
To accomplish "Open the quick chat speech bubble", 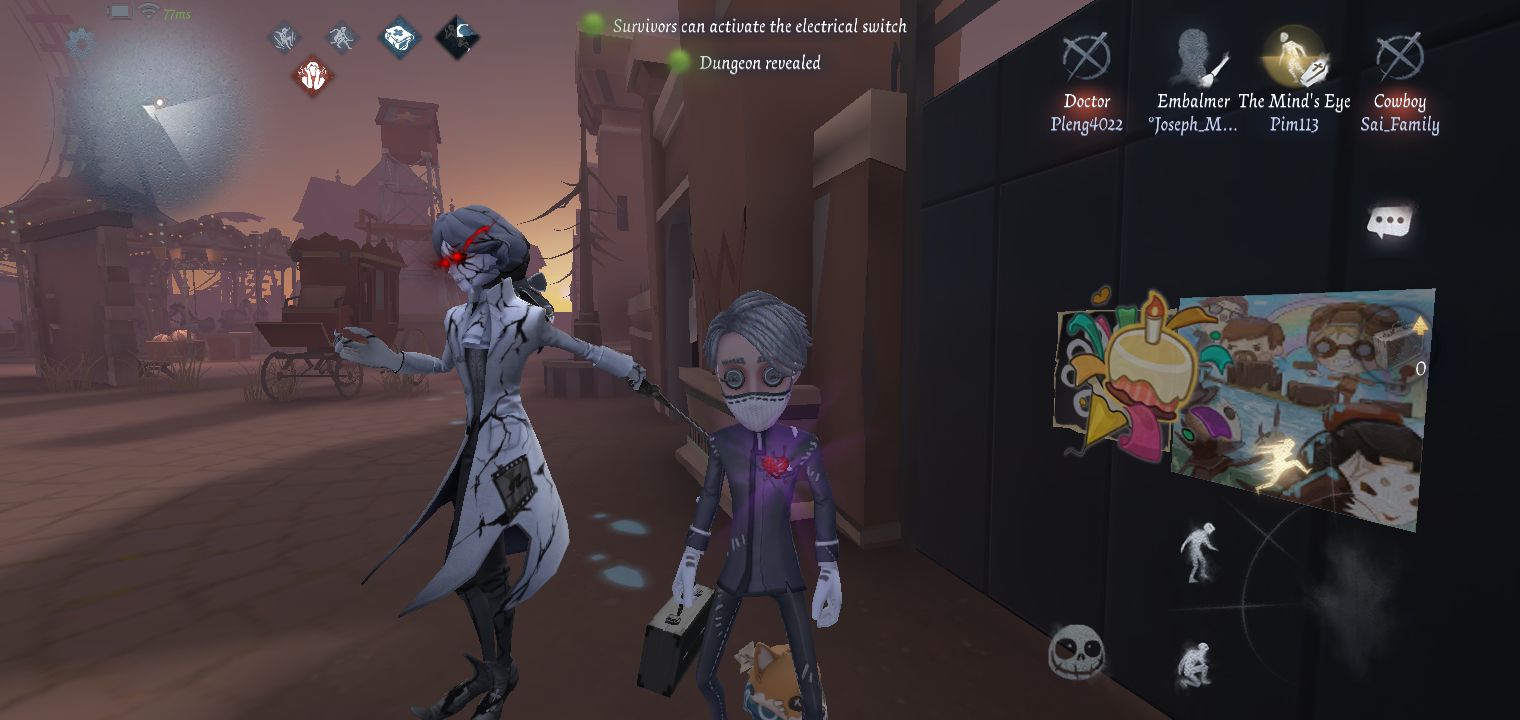I will 1391,222.
